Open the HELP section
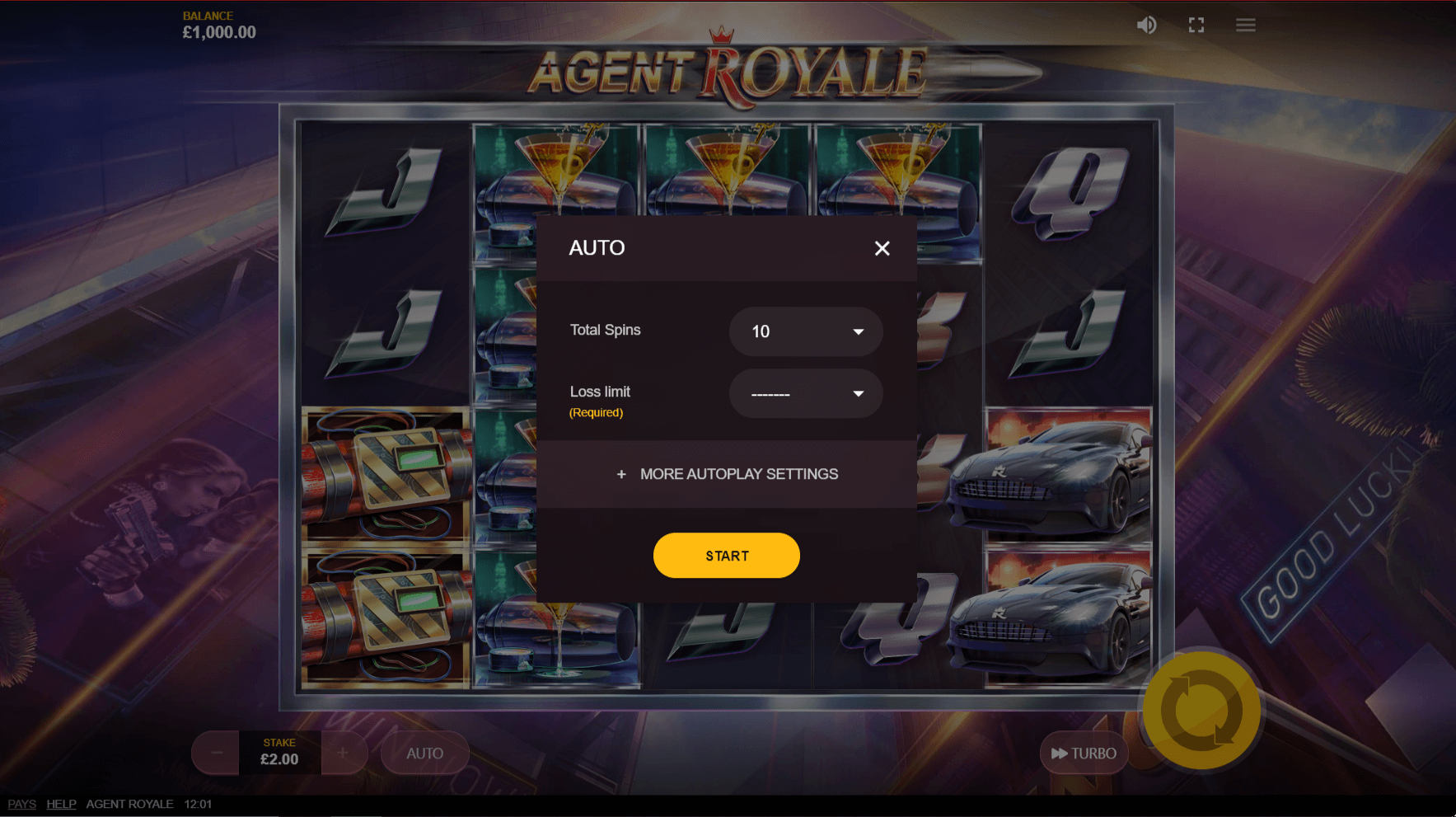Screen dimensions: 1456x817 pyautogui.click(x=61, y=803)
